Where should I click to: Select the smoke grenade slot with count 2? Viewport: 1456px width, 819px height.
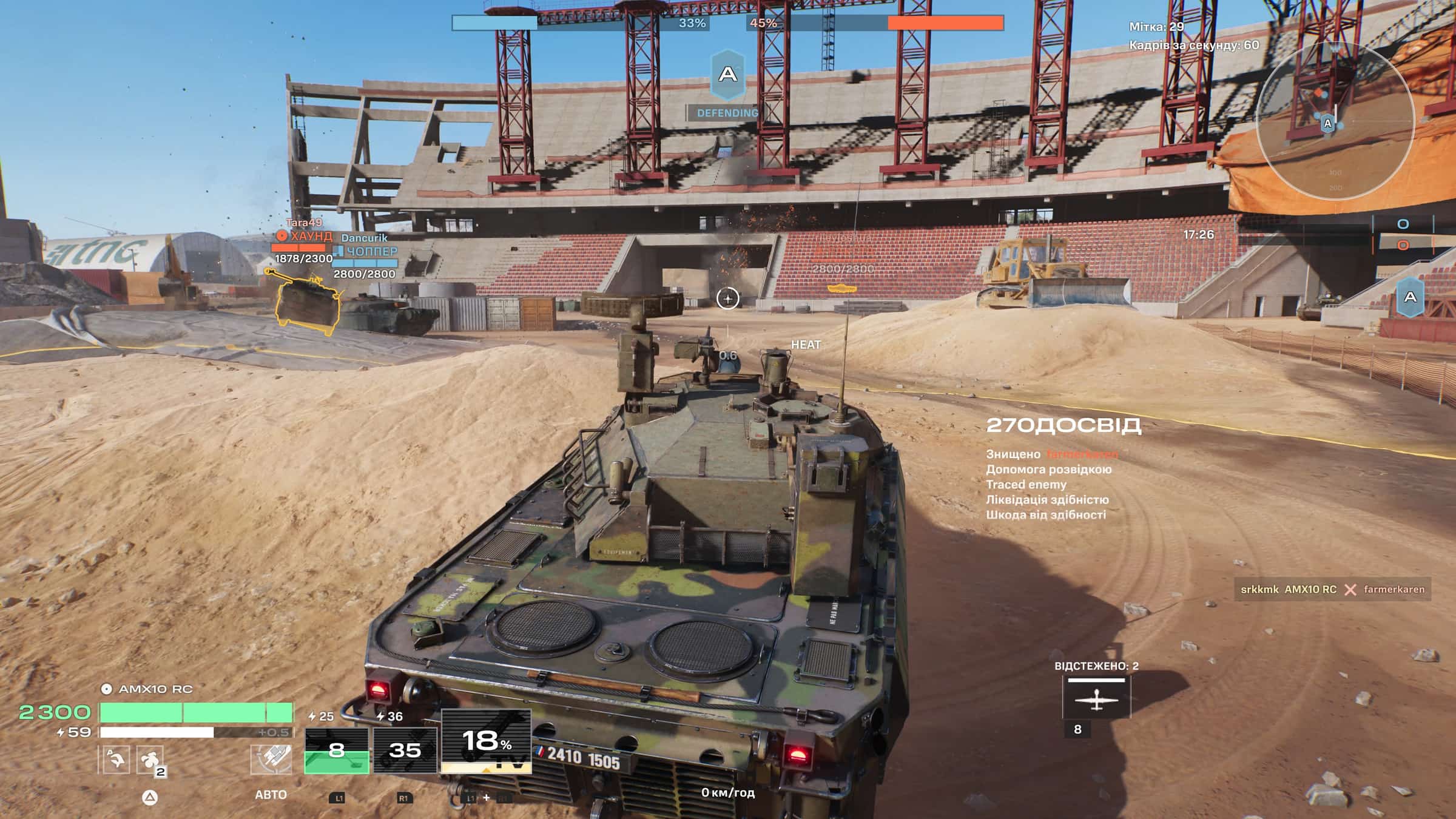pos(149,760)
